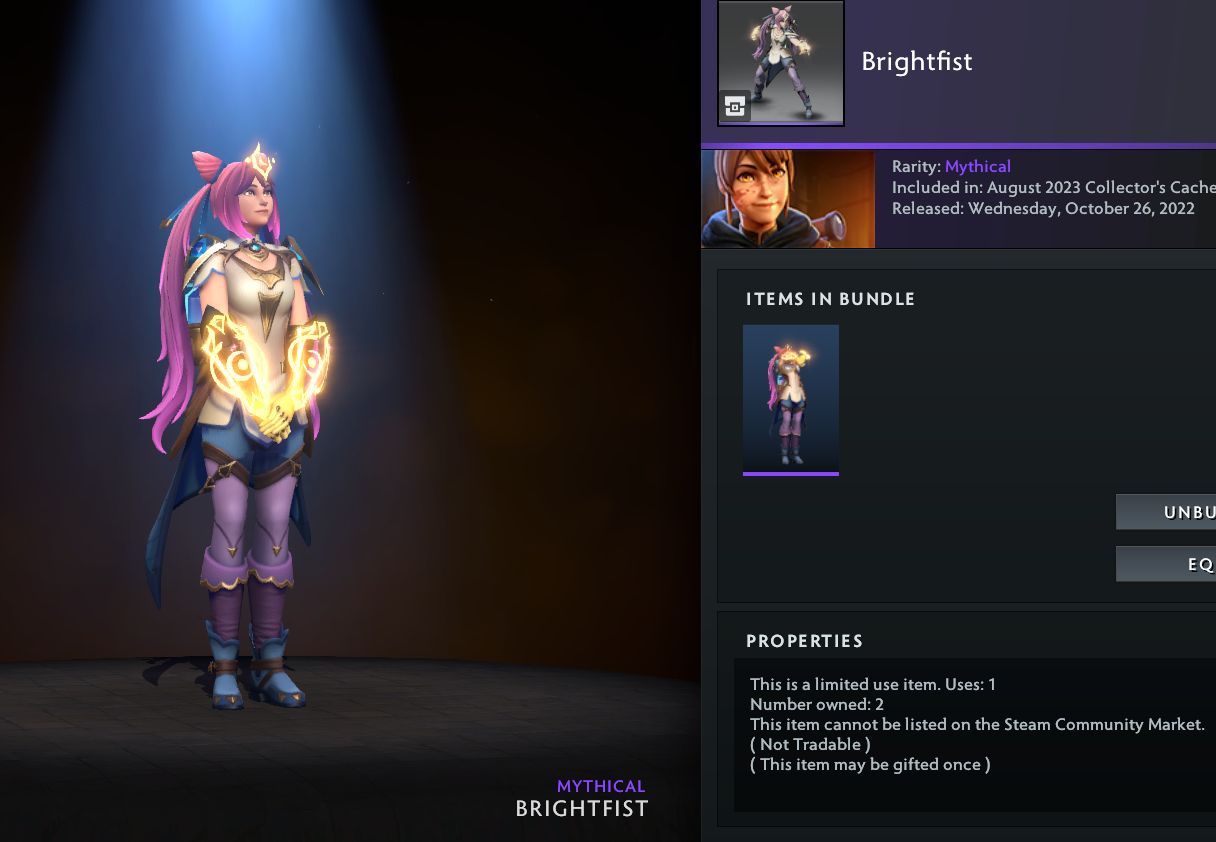Click the Brightfist bundle thumbnail at top
This screenshot has width=1216, height=842.
780,63
